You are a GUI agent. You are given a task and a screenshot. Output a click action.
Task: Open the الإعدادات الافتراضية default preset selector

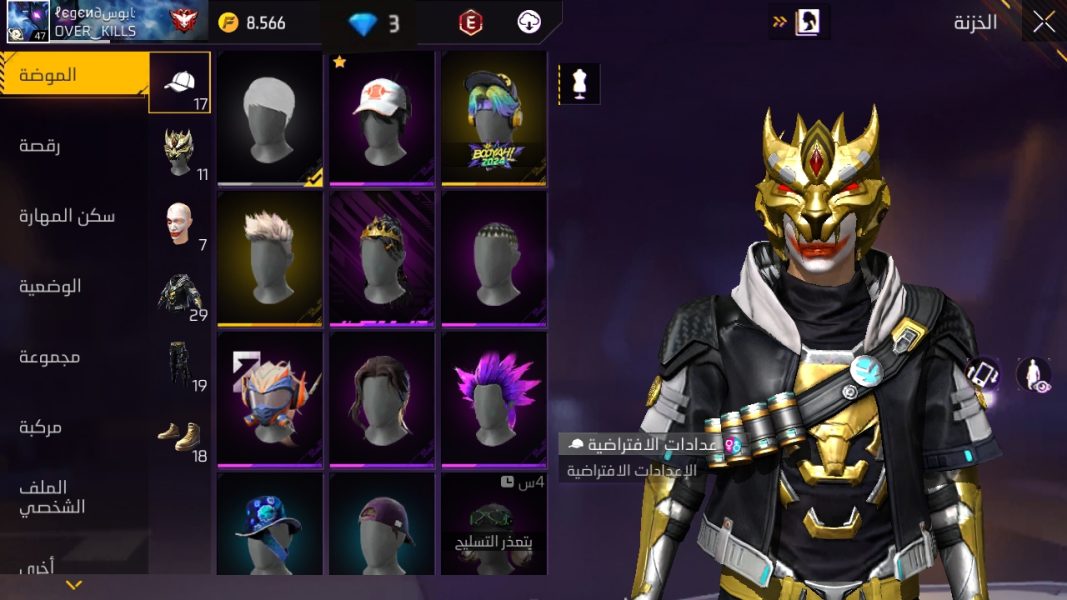pyautogui.click(x=652, y=444)
